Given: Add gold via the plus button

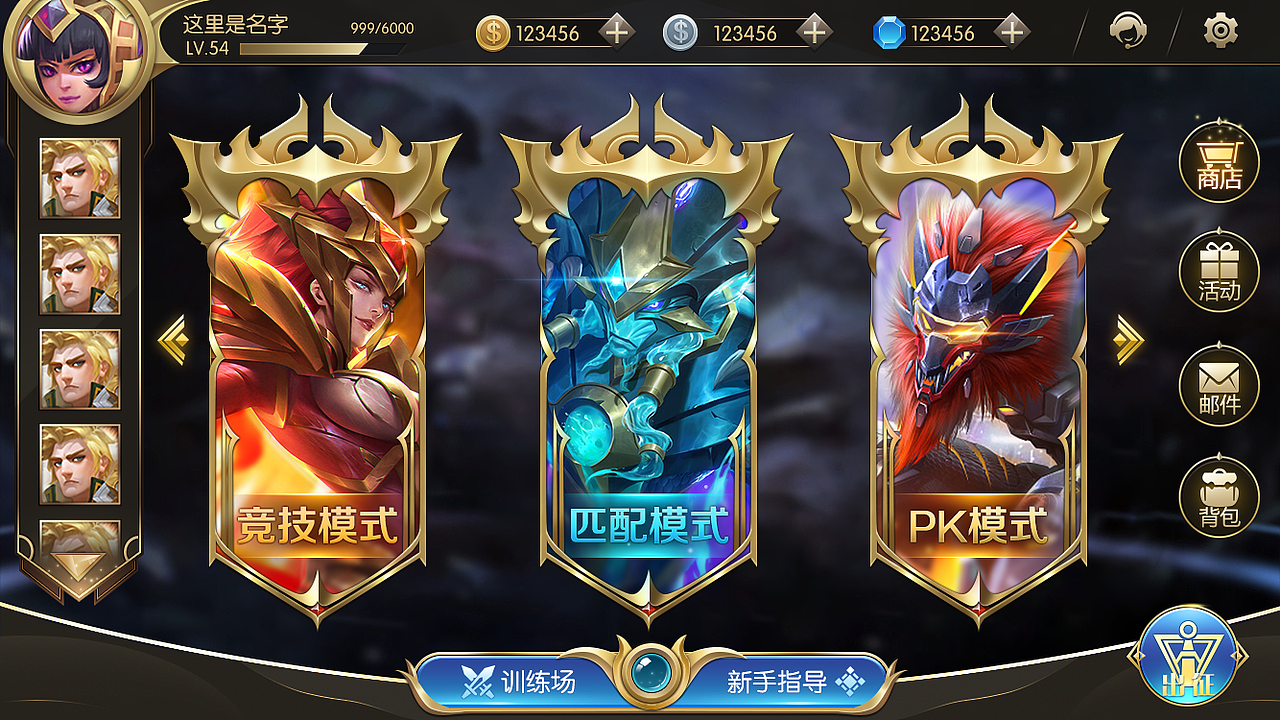Looking at the screenshot, I should coord(617,31).
